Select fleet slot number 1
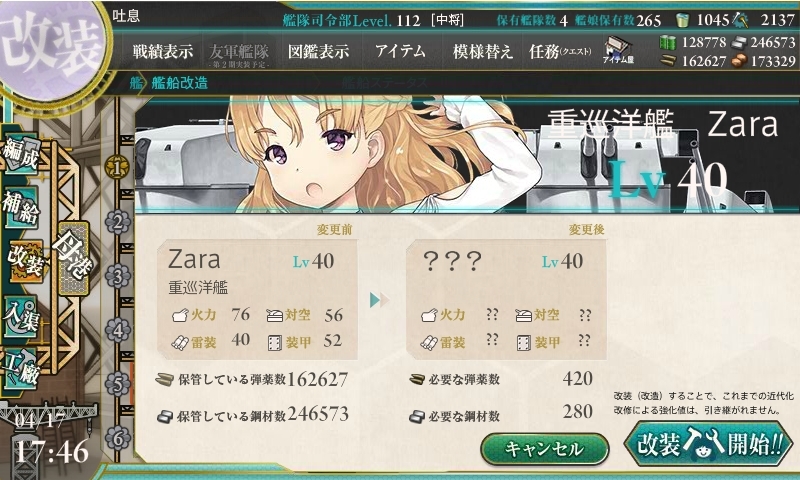The image size is (800, 480). coord(118,167)
